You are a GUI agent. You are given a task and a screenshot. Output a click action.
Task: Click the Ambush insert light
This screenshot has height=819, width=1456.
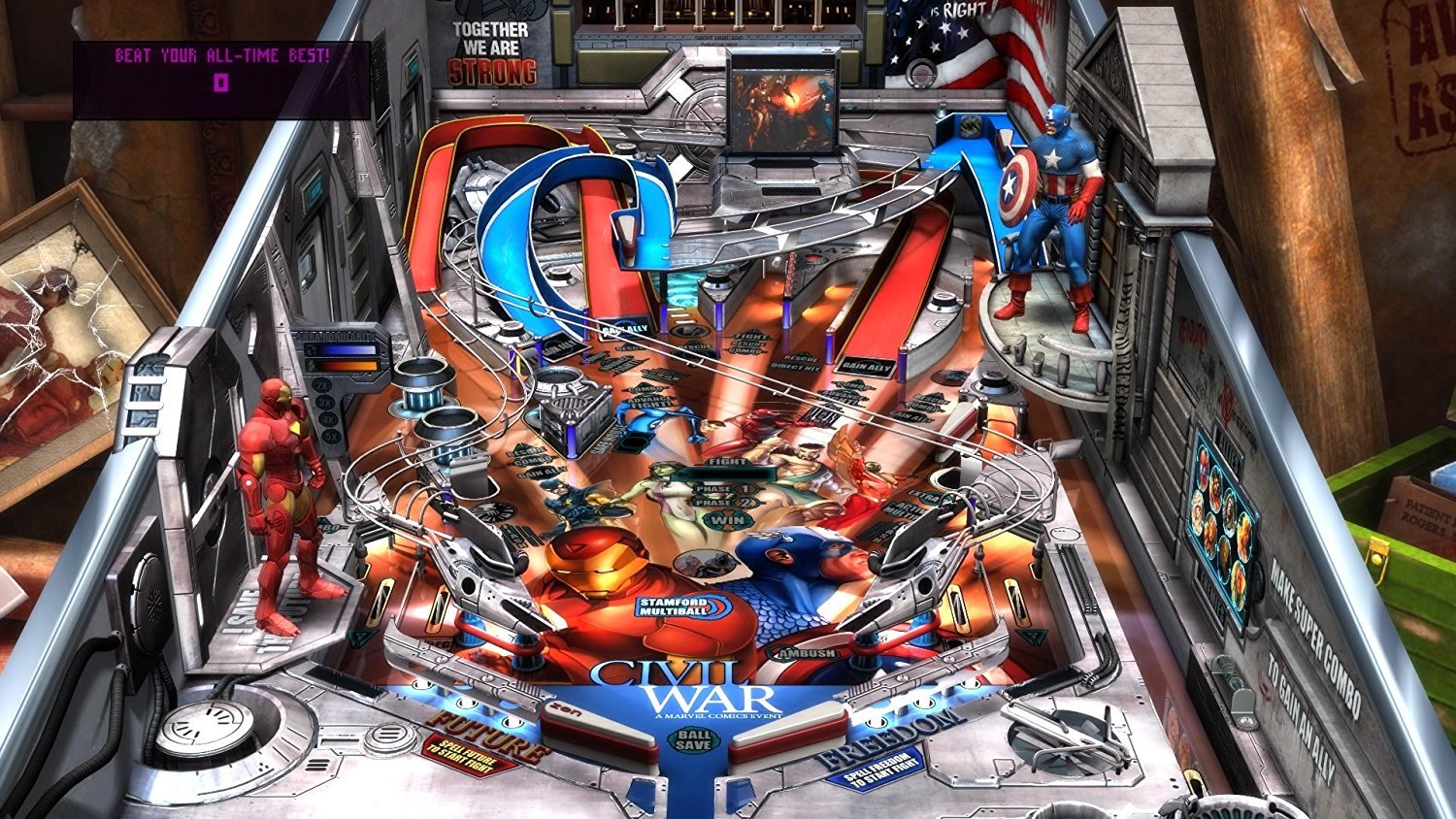click(x=804, y=654)
